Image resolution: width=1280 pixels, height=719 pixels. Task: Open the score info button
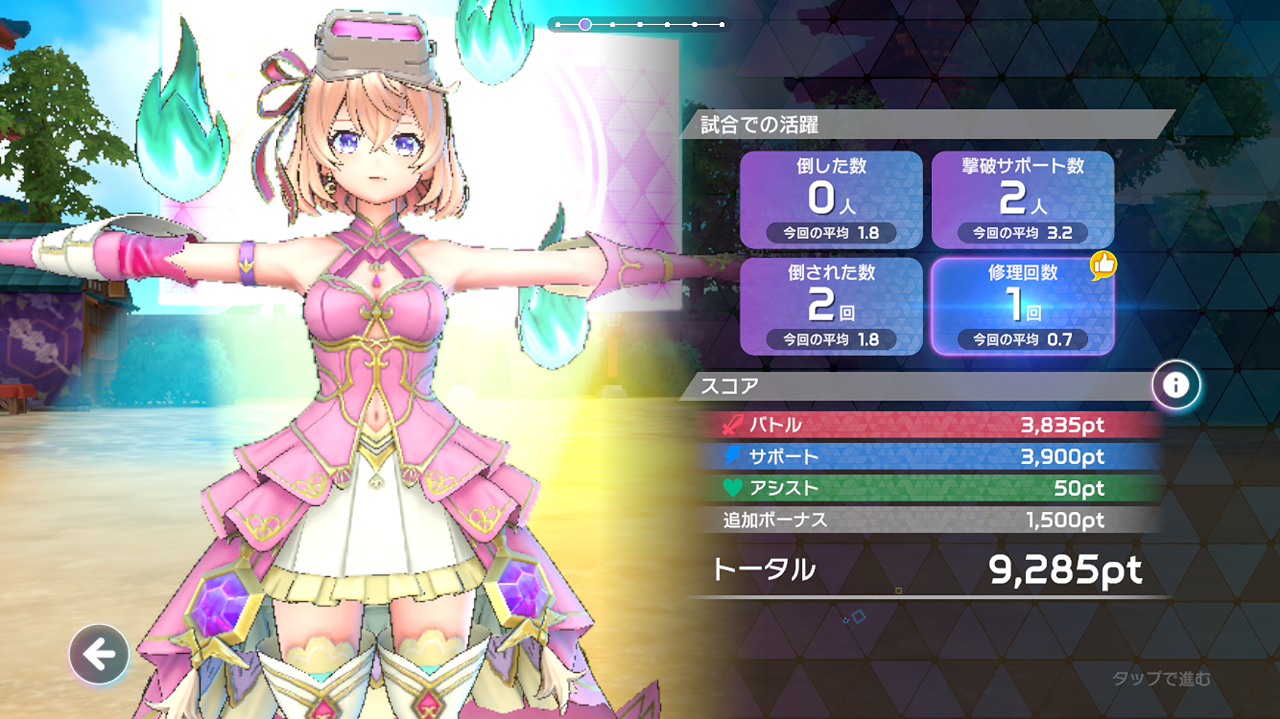[x=1176, y=385]
